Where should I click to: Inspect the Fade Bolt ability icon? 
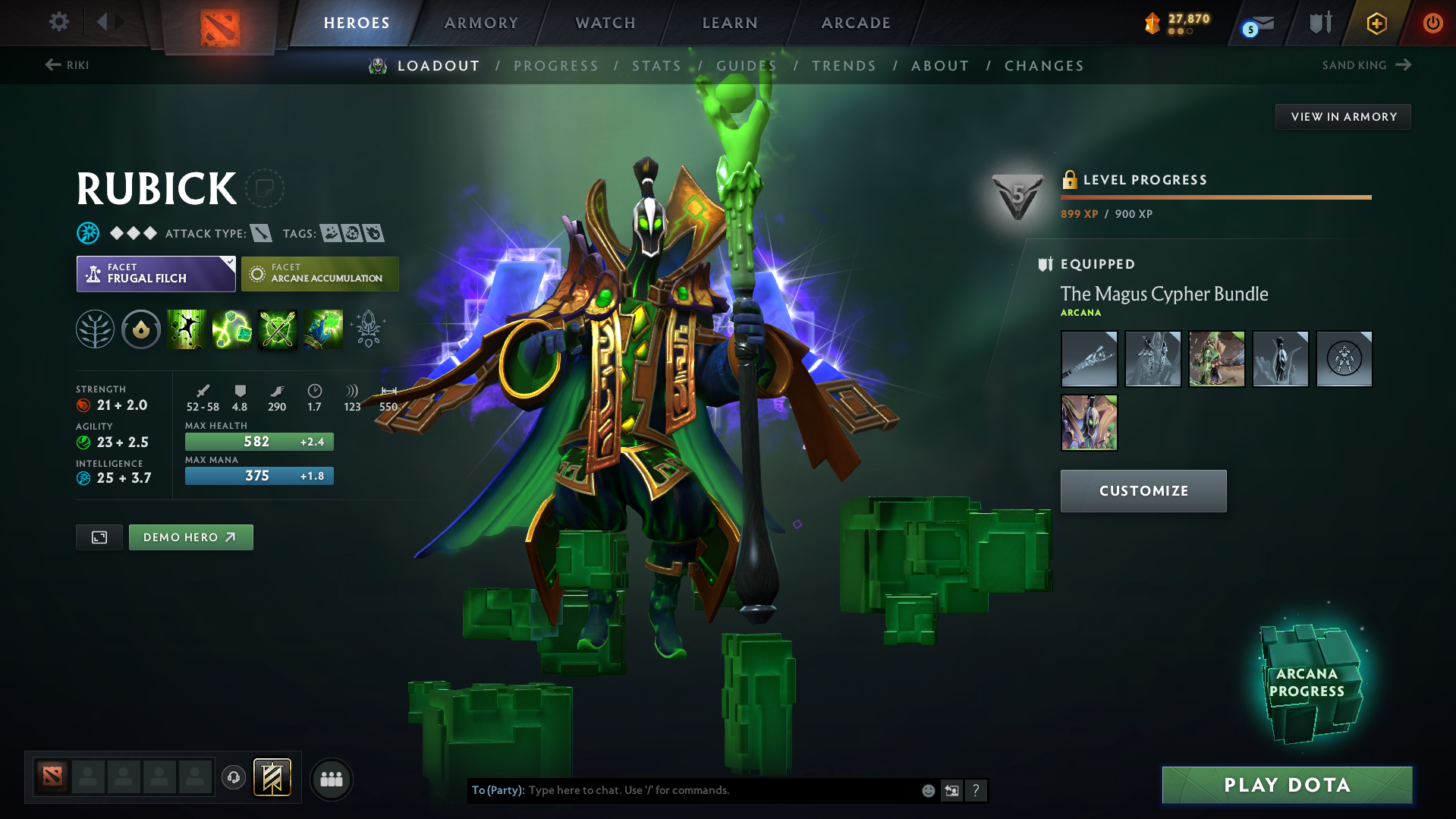(x=231, y=329)
